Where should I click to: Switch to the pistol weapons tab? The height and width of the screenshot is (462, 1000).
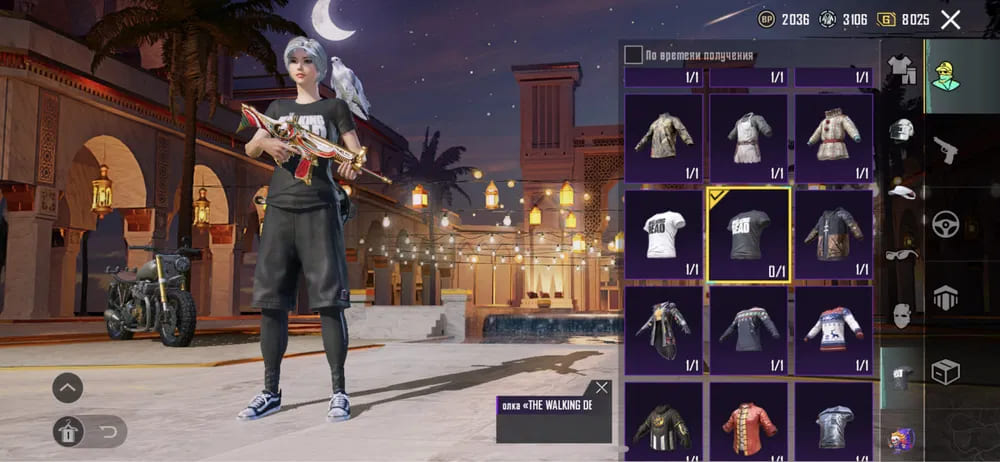945,150
